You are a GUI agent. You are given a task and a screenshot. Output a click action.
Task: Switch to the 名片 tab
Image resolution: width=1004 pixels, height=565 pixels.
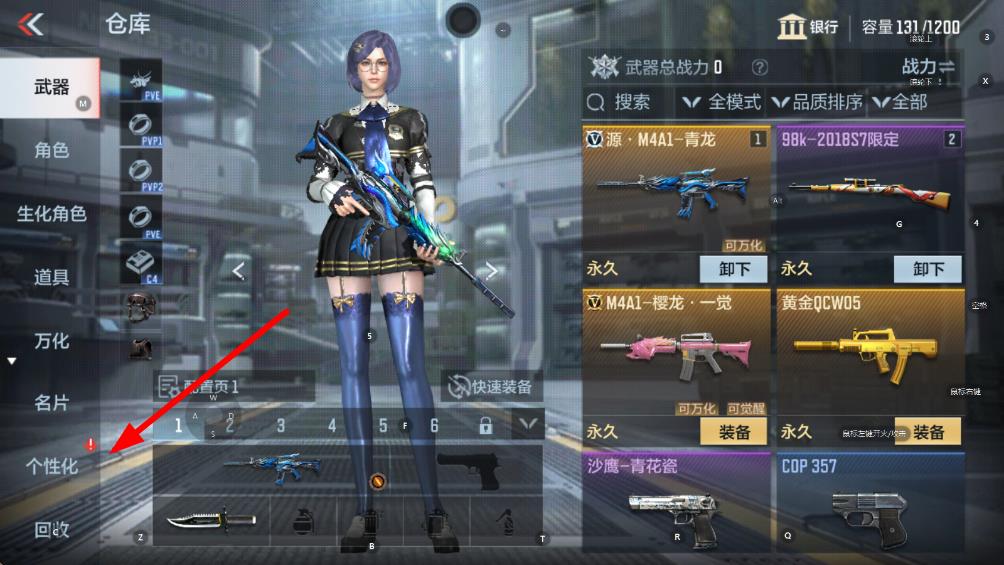point(51,403)
